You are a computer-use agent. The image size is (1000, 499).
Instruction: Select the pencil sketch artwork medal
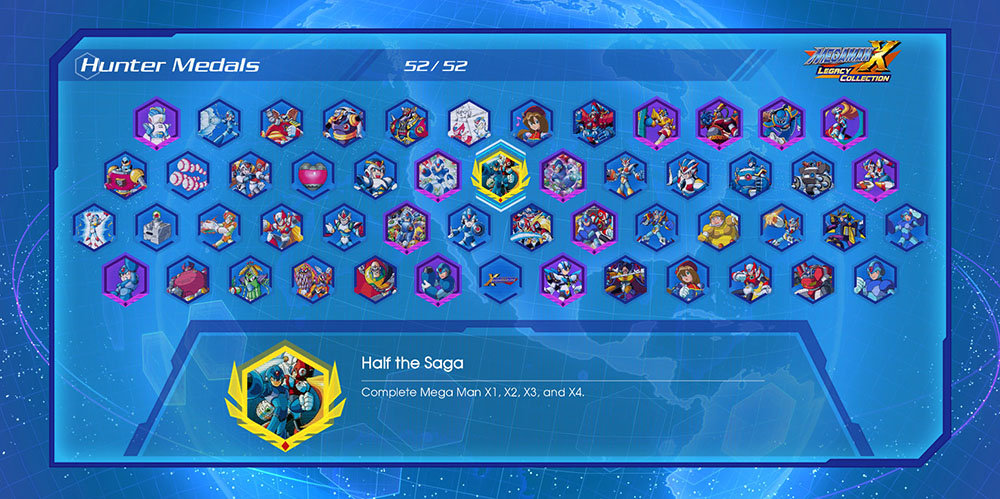pos(468,122)
